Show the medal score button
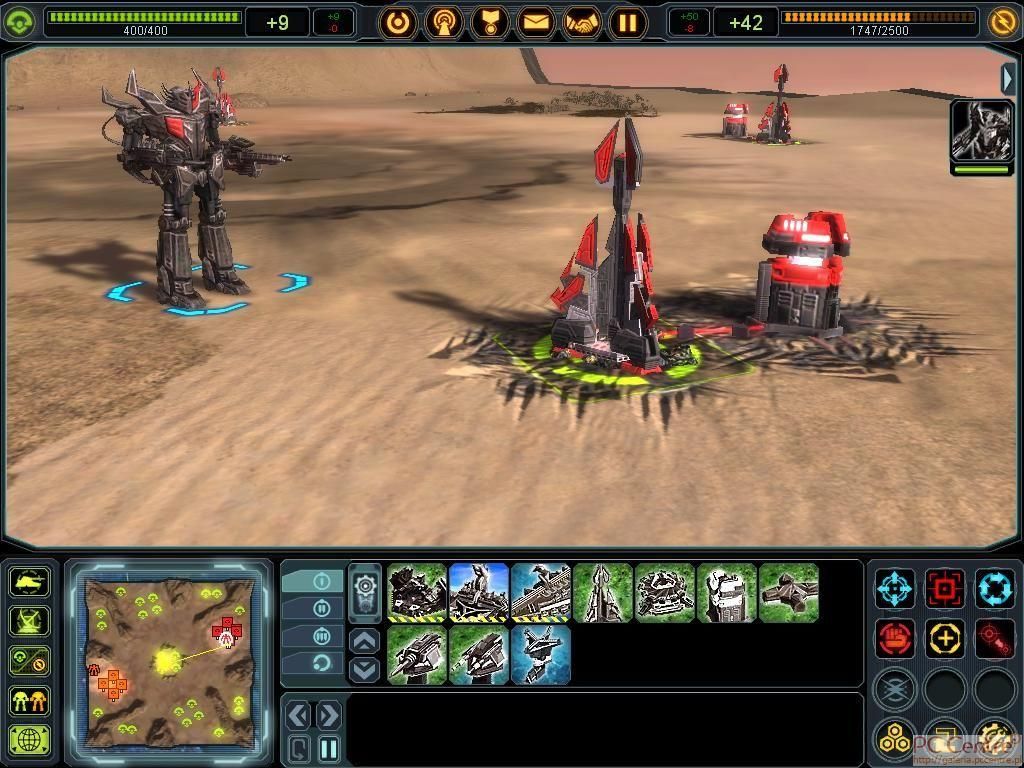The height and width of the screenshot is (768, 1024). (490, 21)
